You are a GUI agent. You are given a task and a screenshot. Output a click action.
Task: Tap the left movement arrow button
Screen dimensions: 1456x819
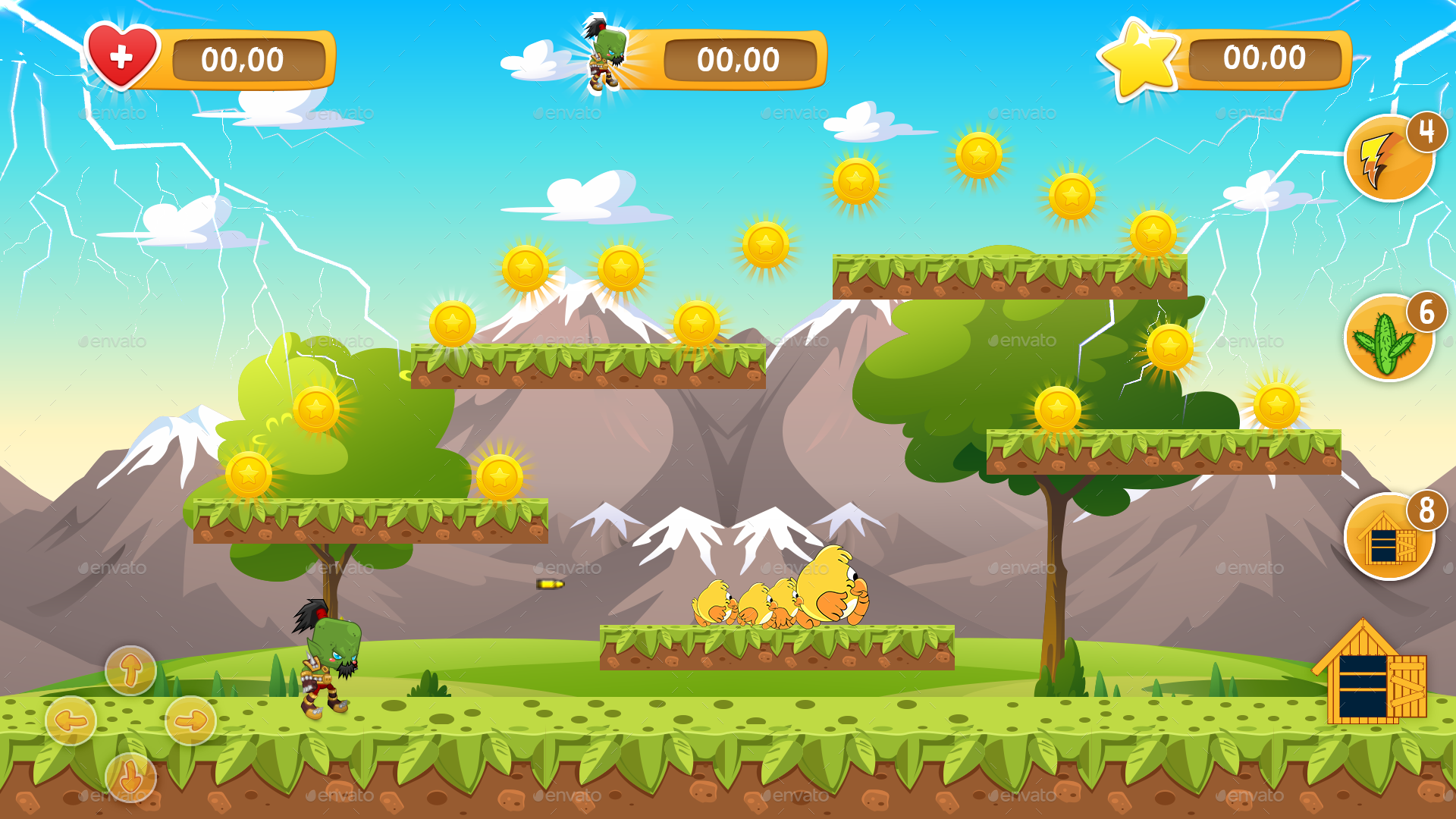pyautogui.click(x=72, y=720)
